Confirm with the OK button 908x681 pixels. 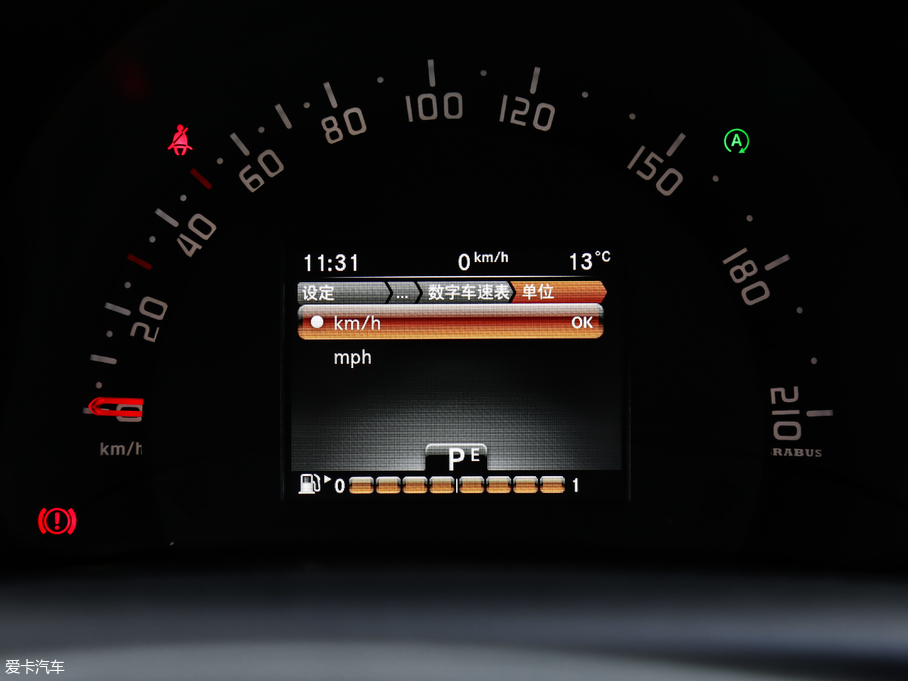(x=581, y=323)
